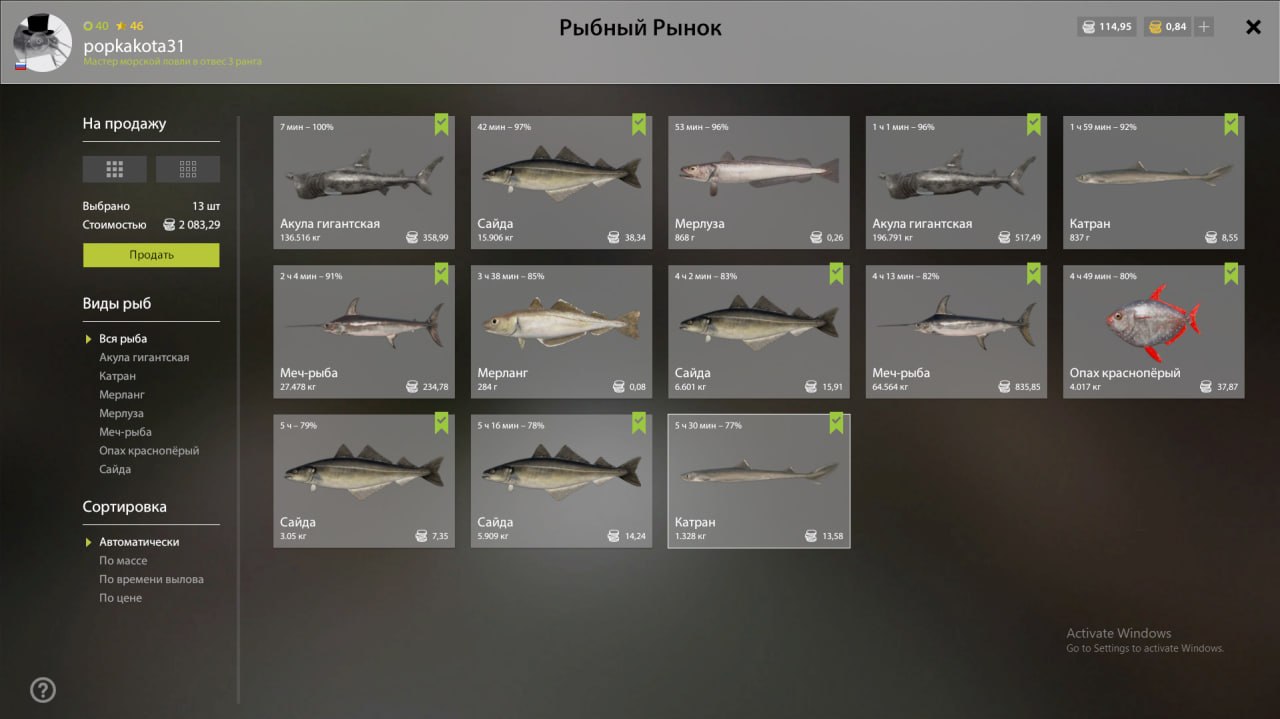Viewport: 1280px width, 719px height.
Task: Close the fish market window
Action: pos(1253,27)
